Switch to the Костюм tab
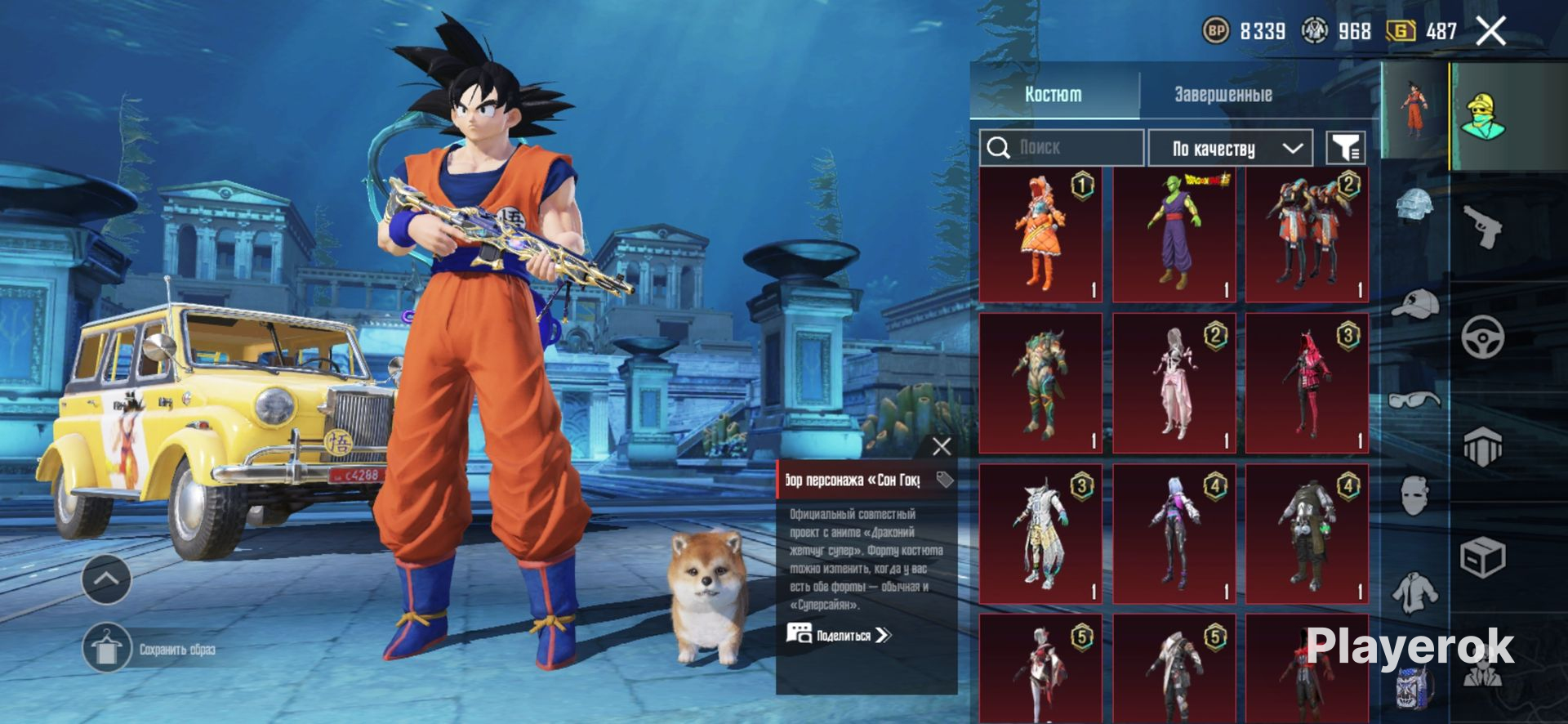This screenshot has height=724, width=1568. coord(1053,95)
